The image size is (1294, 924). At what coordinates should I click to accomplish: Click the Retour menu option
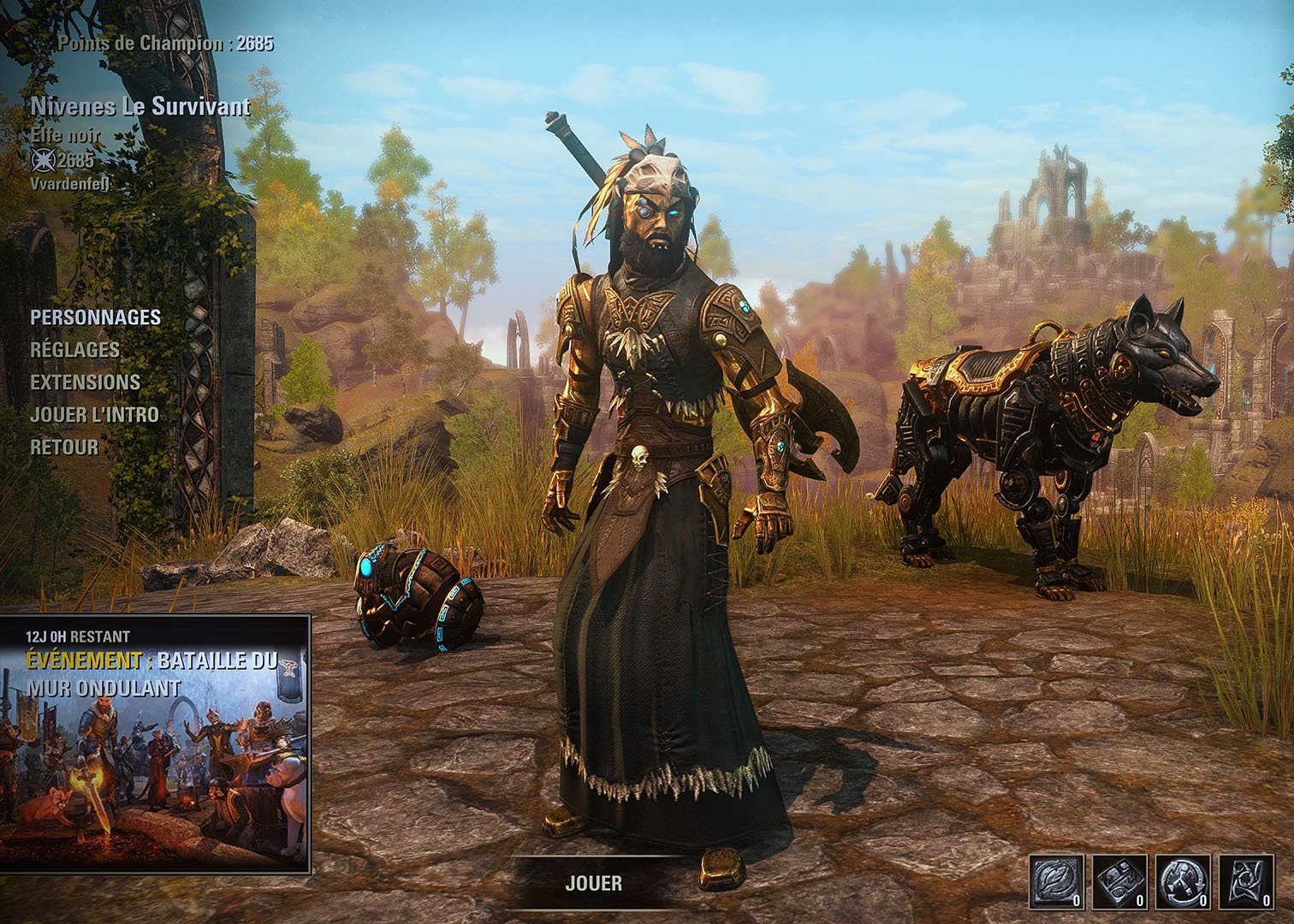click(x=64, y=447)
